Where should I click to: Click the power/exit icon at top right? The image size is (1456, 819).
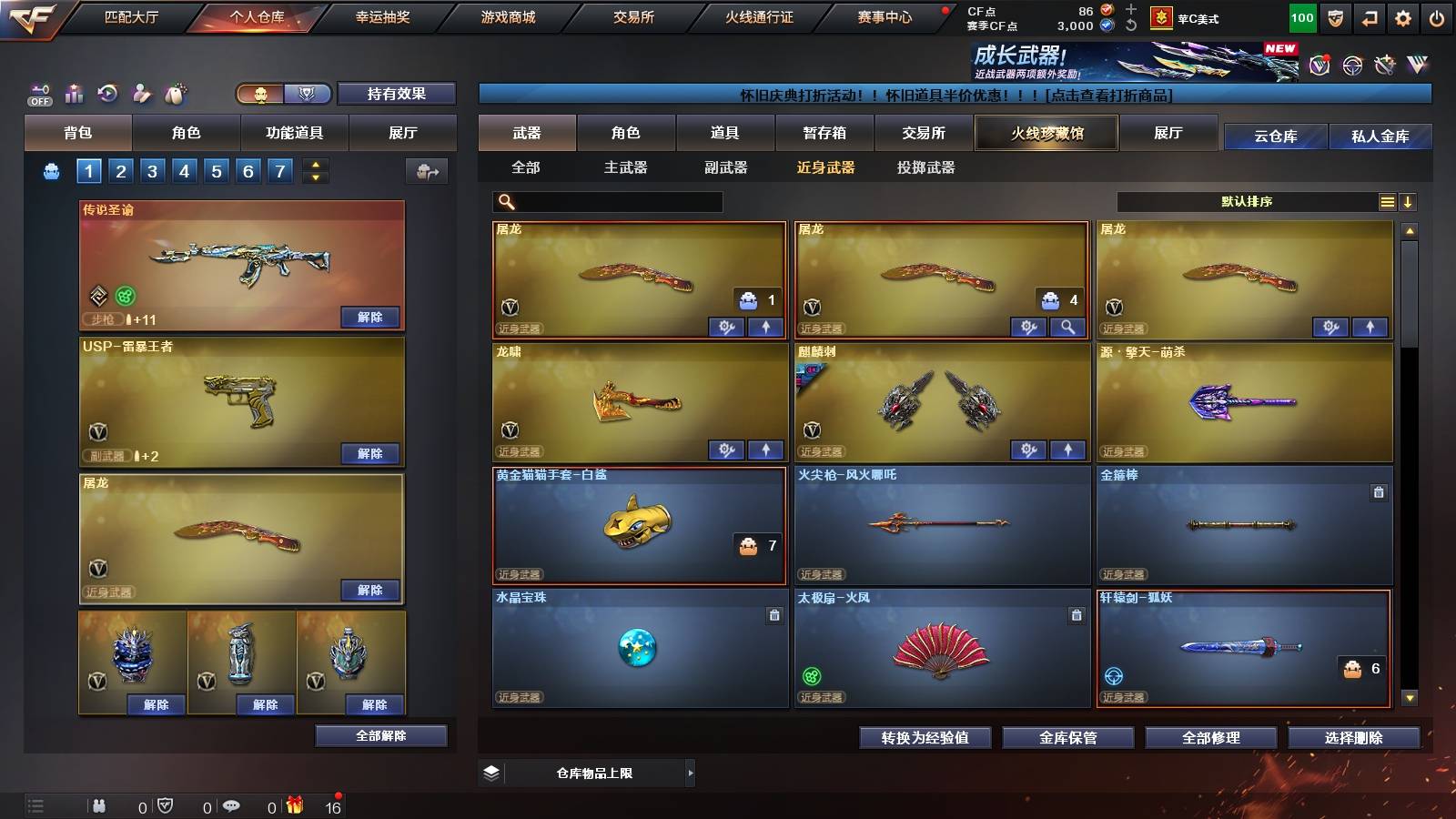pos(1437,17)
